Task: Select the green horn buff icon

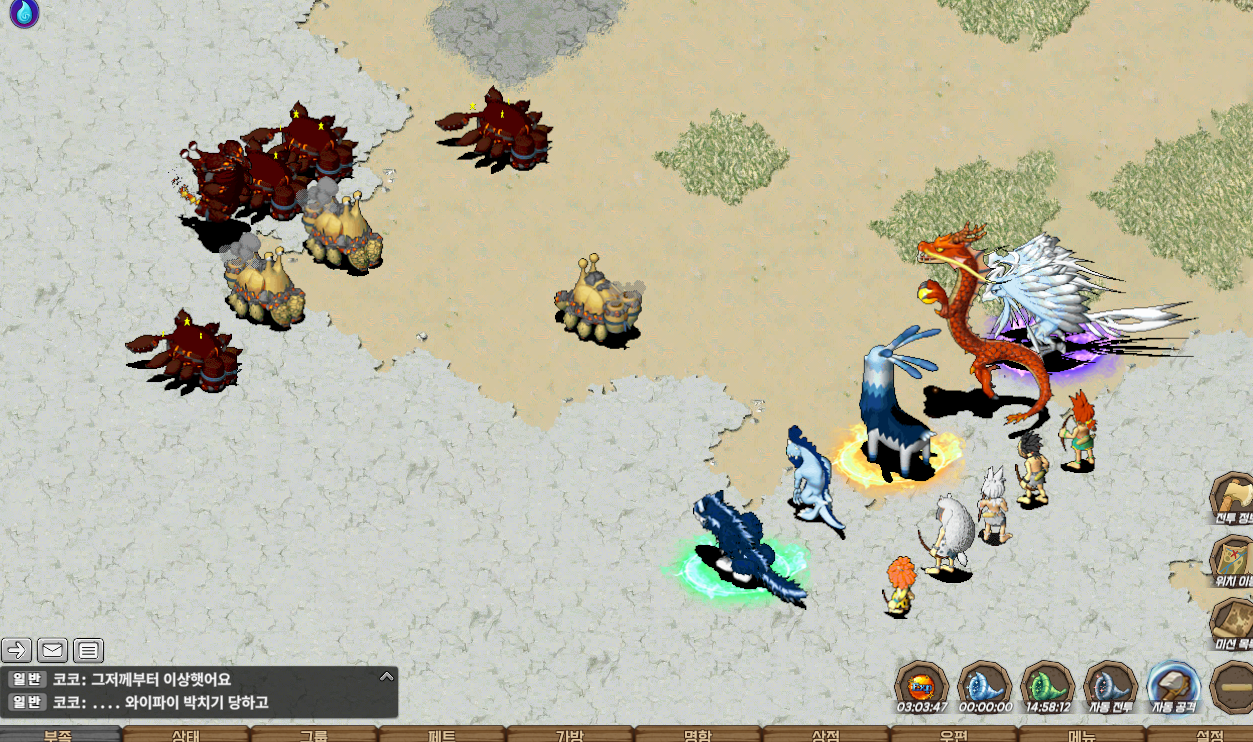Action: 1047,687
